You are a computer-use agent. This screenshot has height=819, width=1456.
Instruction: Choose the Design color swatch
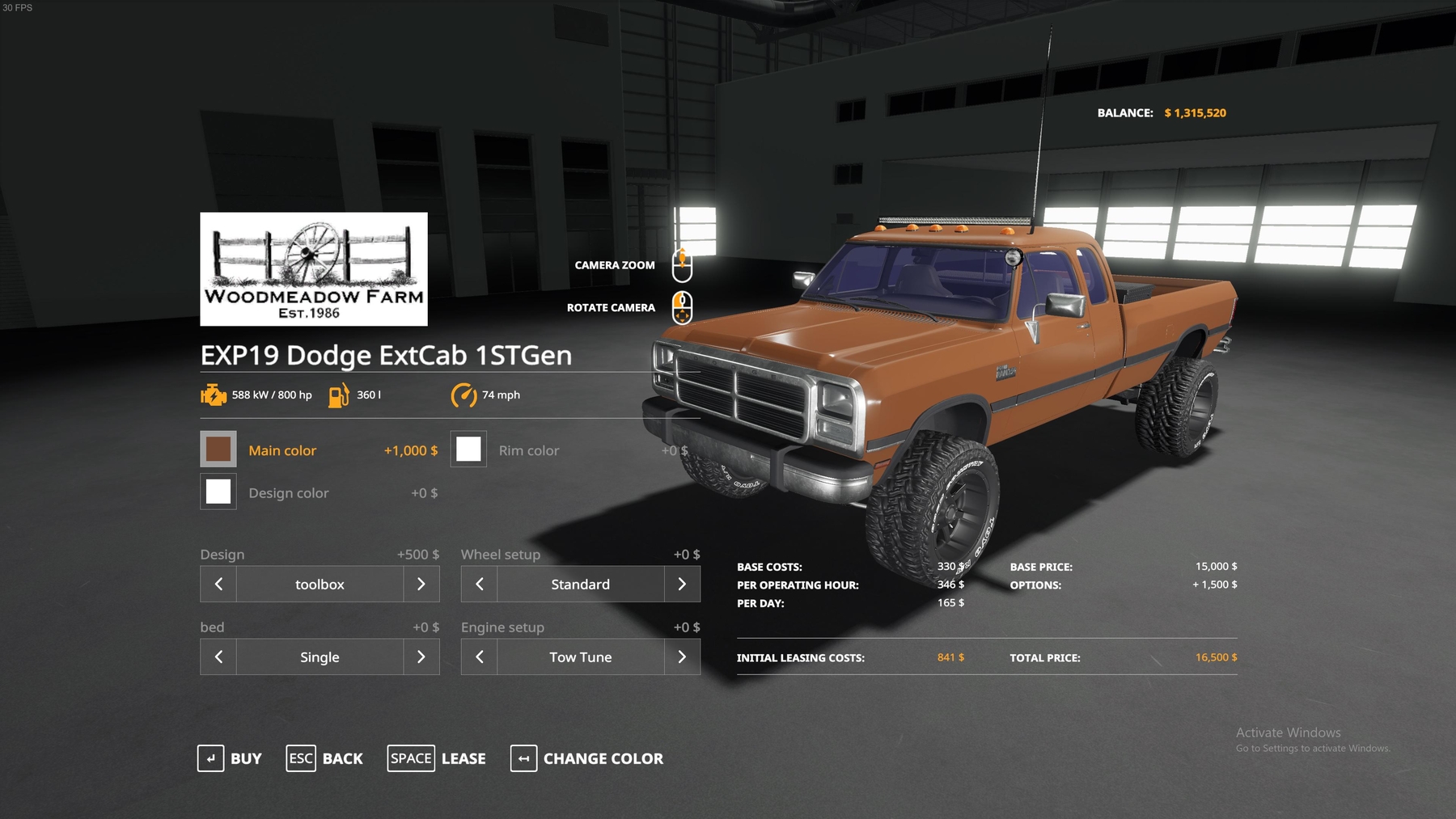pos(218,492)
